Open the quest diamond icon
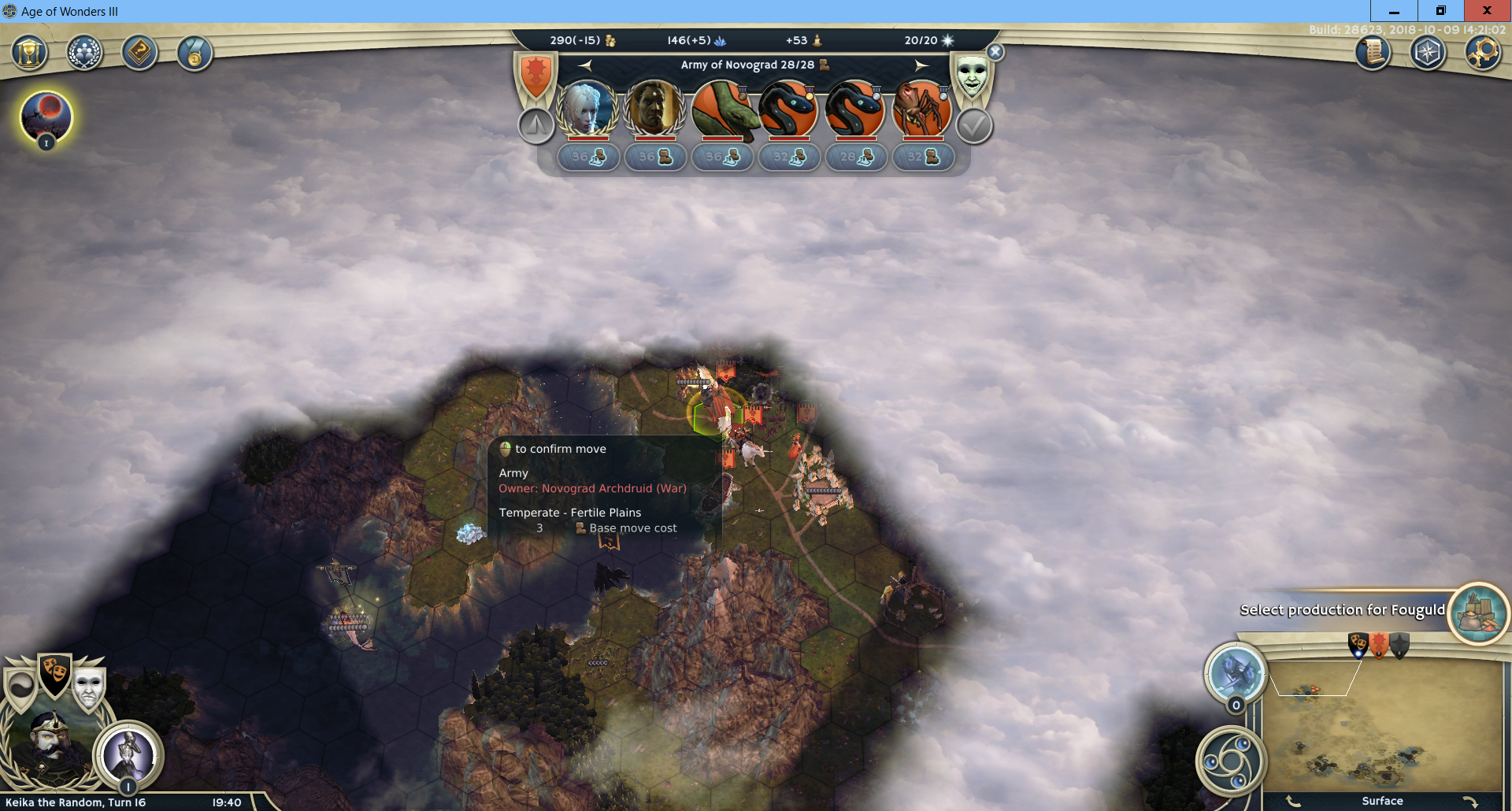This screenshot has width=1512, height=811. point(139,54)
